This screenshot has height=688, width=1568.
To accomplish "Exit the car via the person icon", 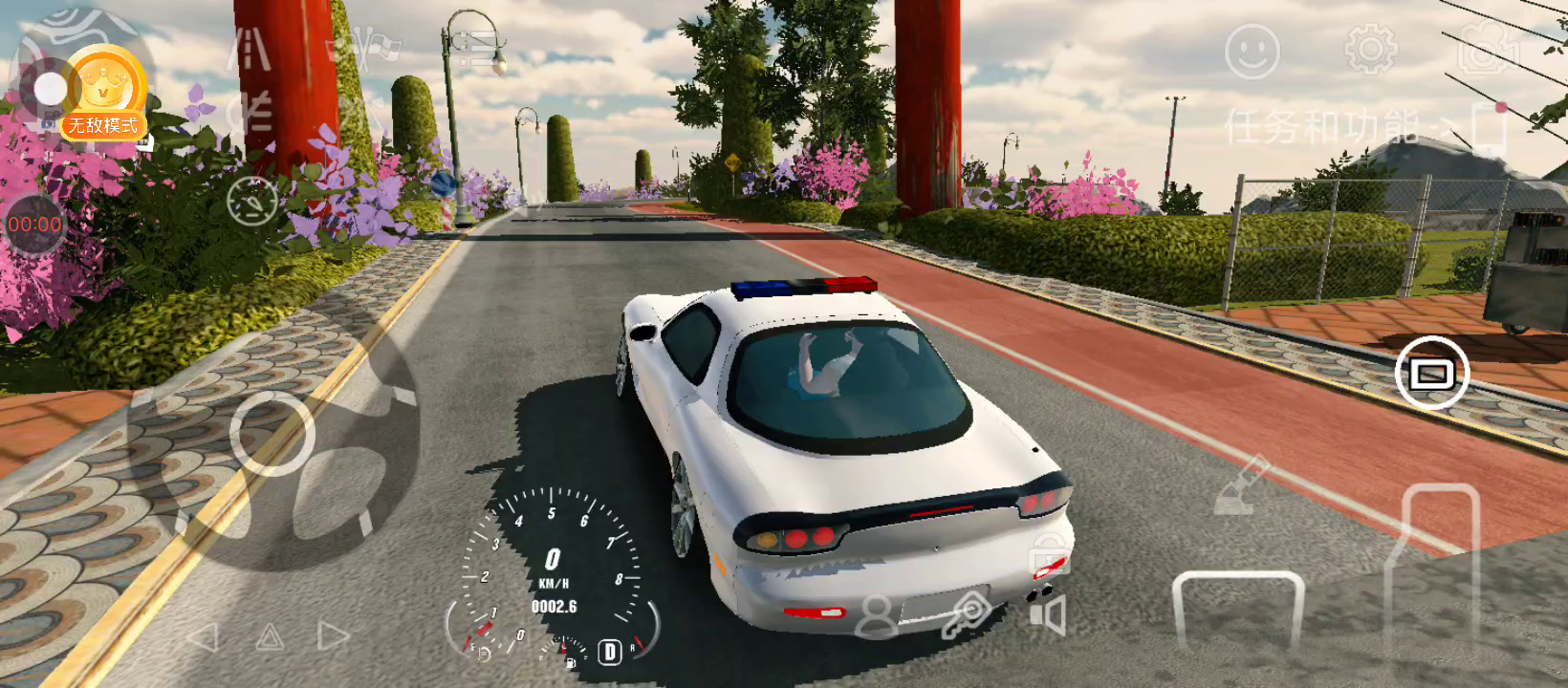I will coord(876,617).
